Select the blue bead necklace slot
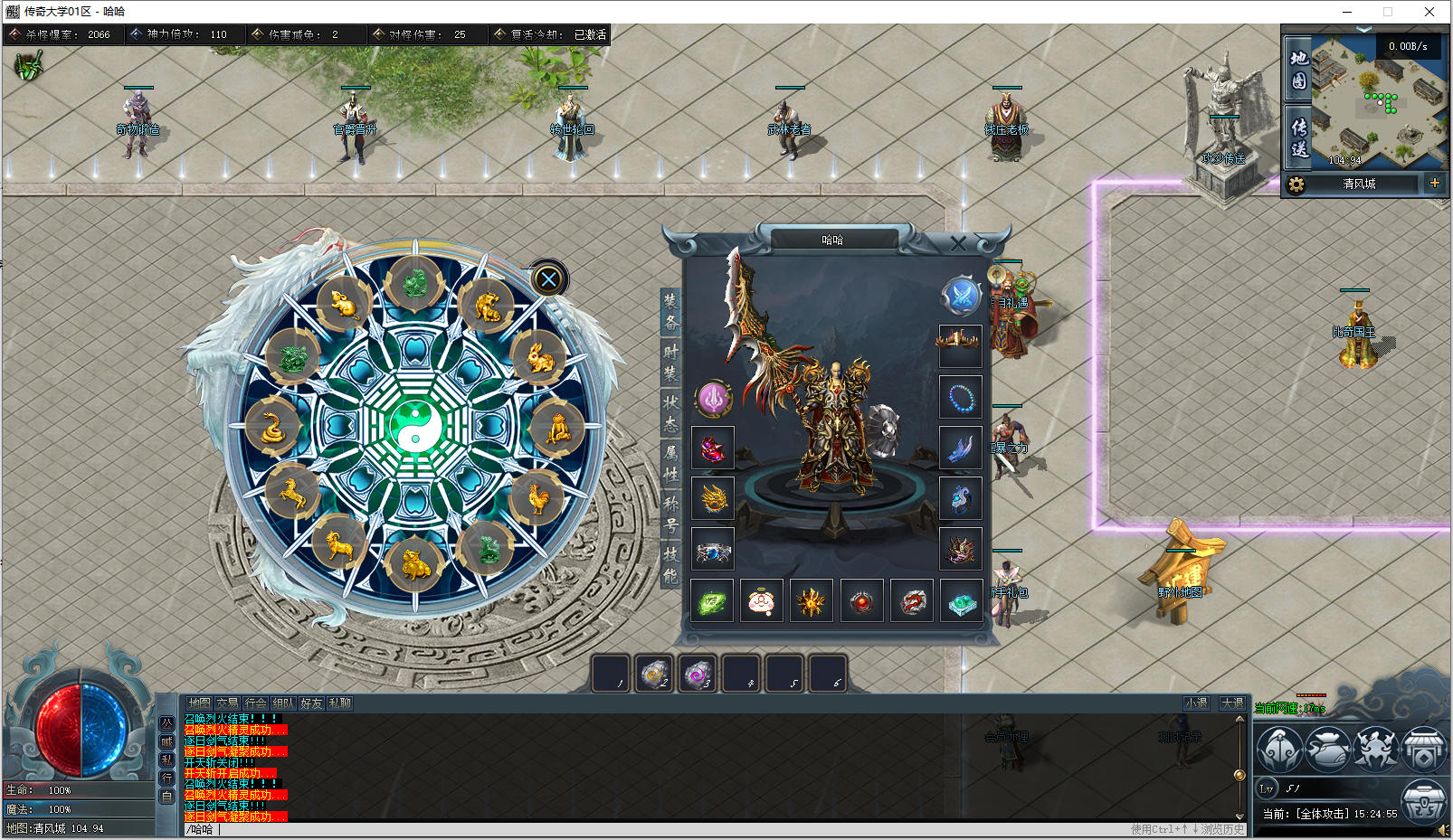Viewport: 1453px width, 840px height. coord(960,396)
